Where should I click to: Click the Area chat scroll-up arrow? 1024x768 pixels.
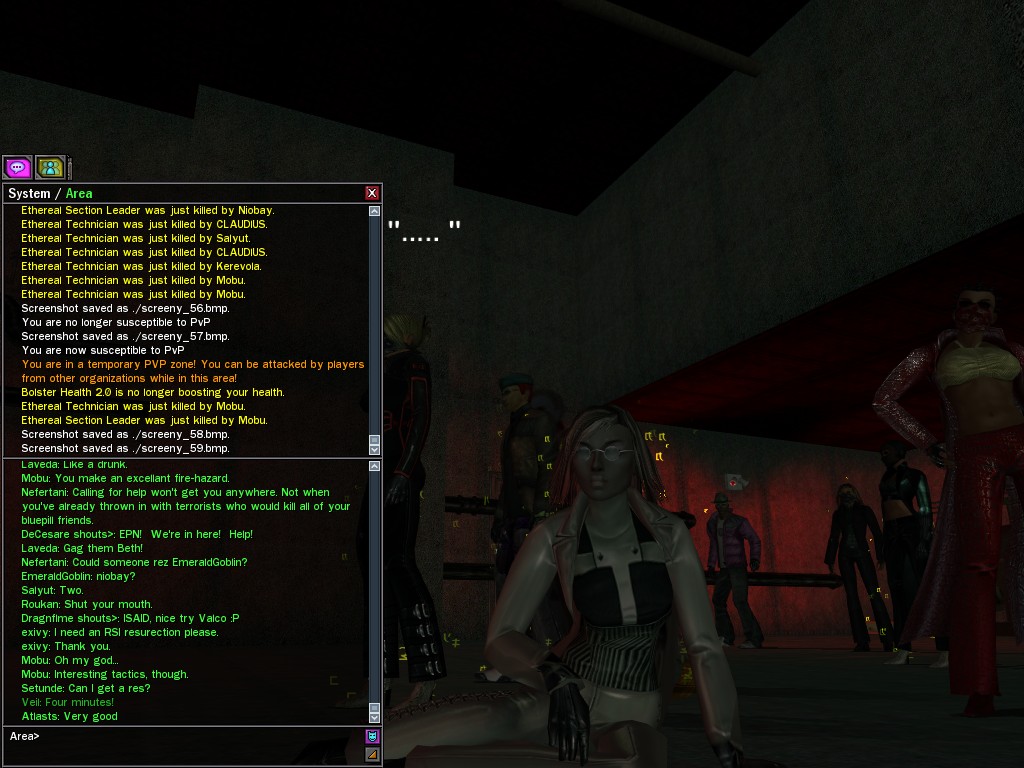pos(374,466)
